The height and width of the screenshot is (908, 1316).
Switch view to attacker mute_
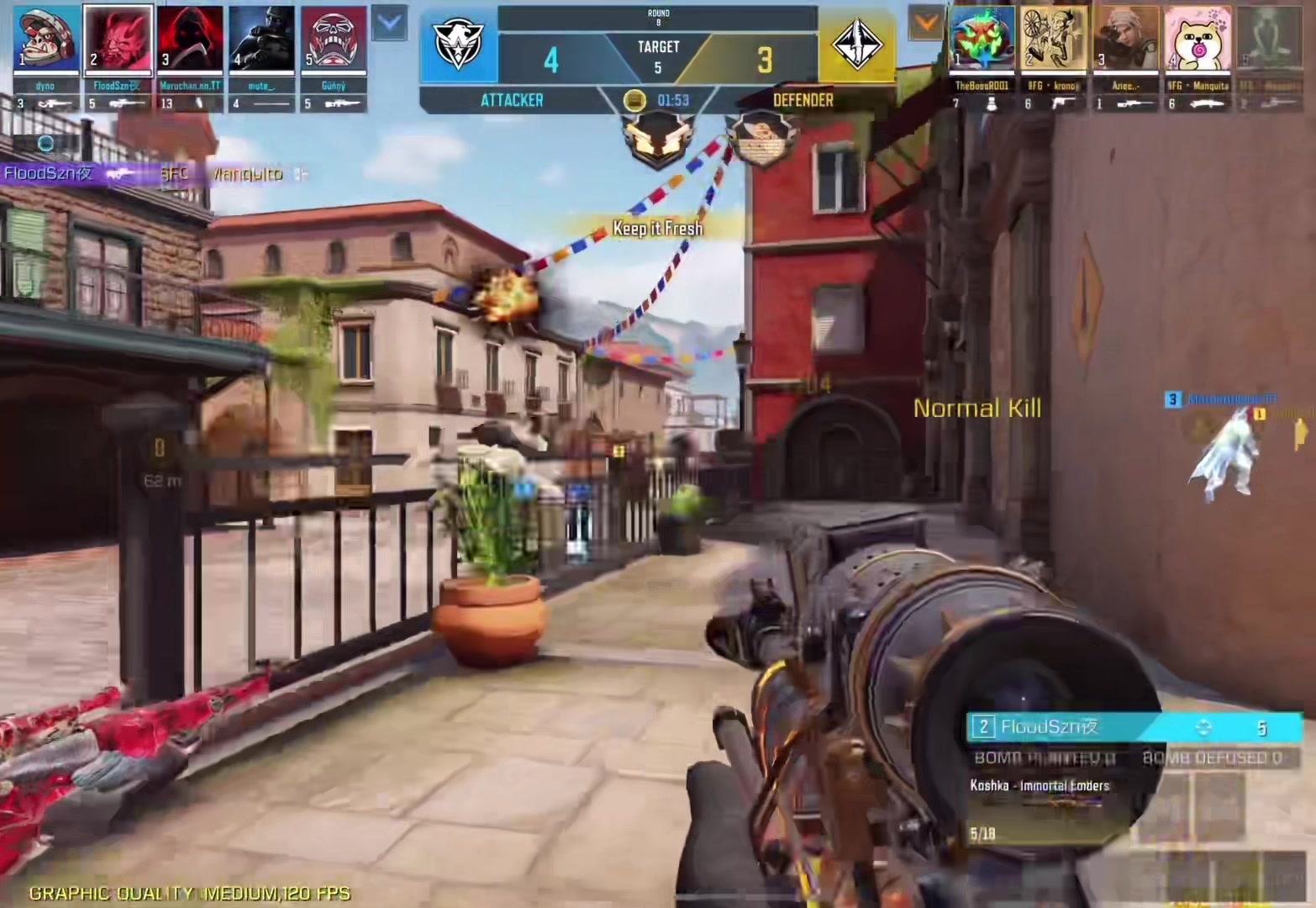point(261,40)
